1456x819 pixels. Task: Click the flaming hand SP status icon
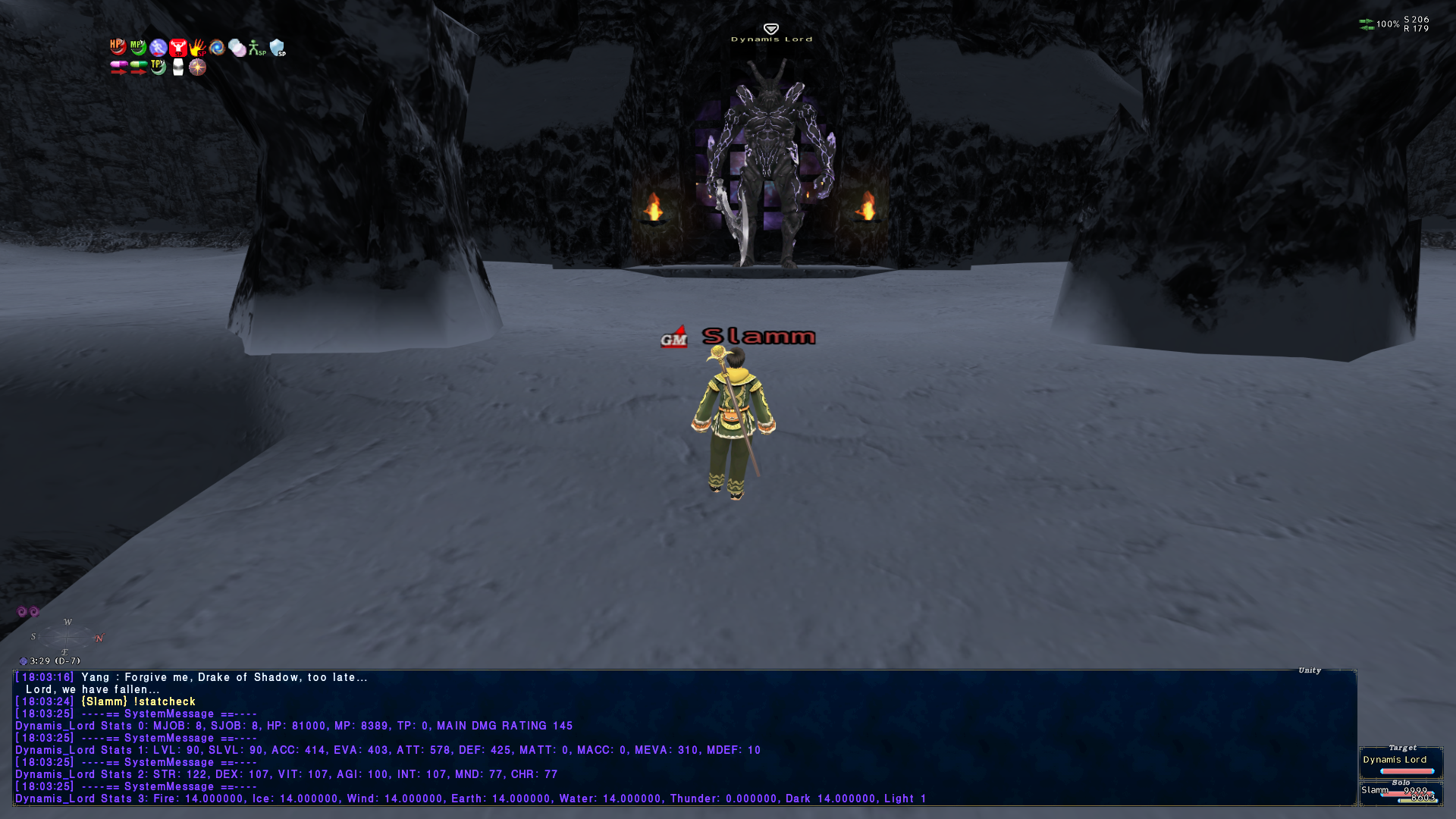197,47
